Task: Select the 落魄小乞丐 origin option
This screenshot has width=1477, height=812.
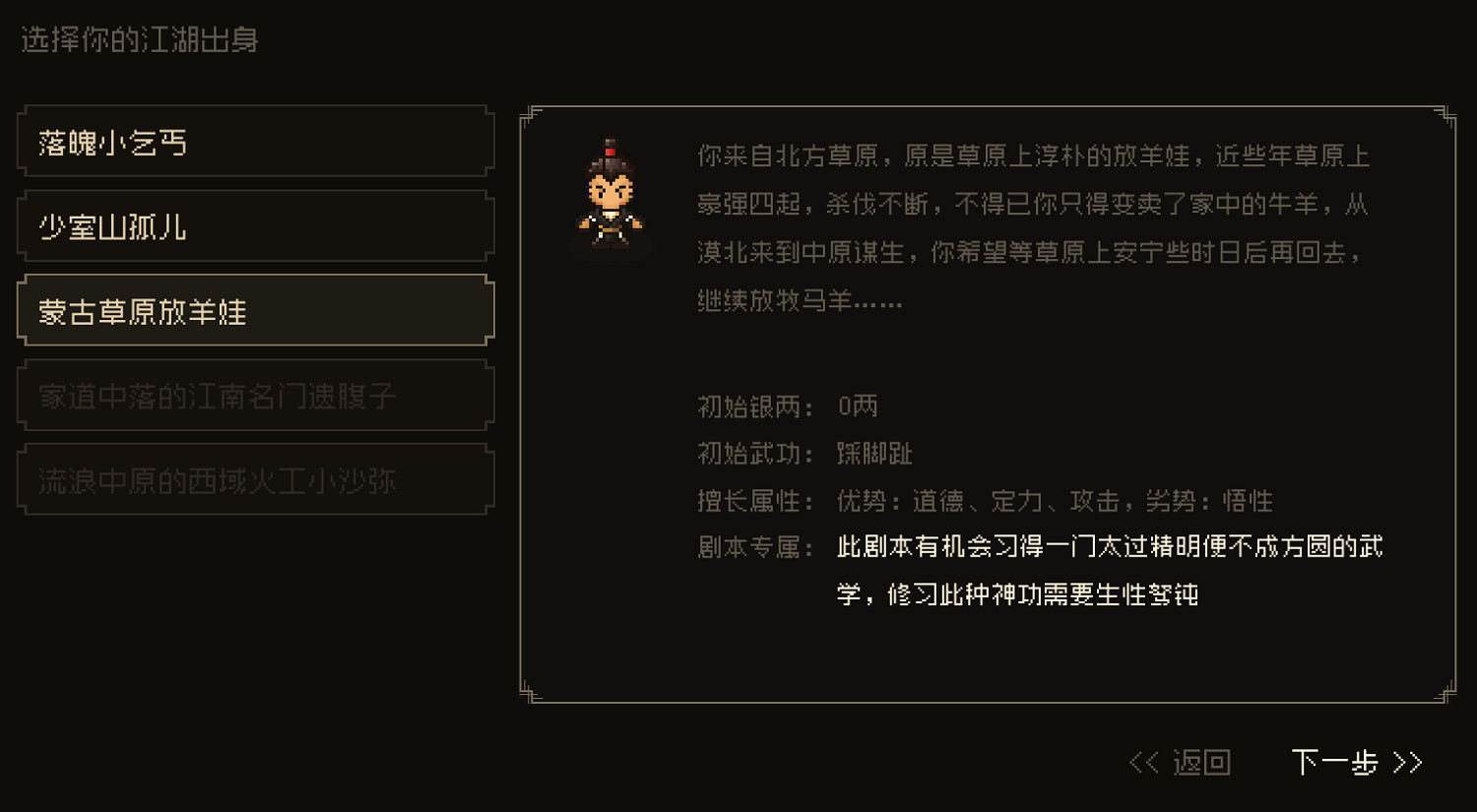Action: pyautogui.click(x=255, y=142)
